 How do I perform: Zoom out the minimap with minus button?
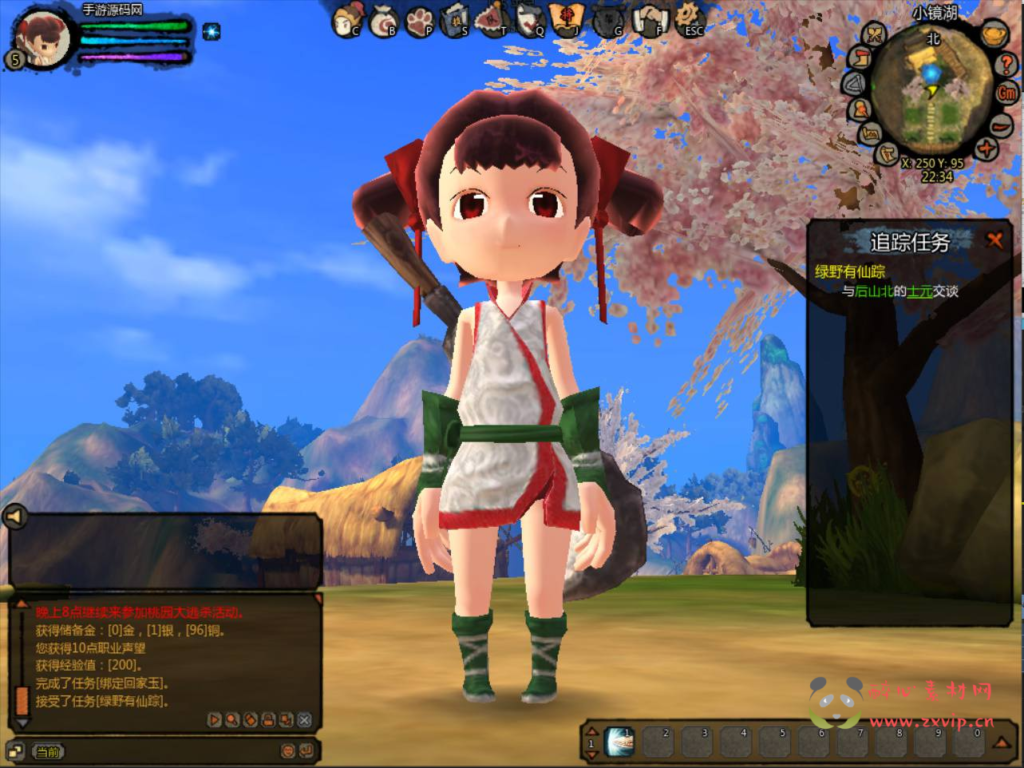tap(1001, 124)
